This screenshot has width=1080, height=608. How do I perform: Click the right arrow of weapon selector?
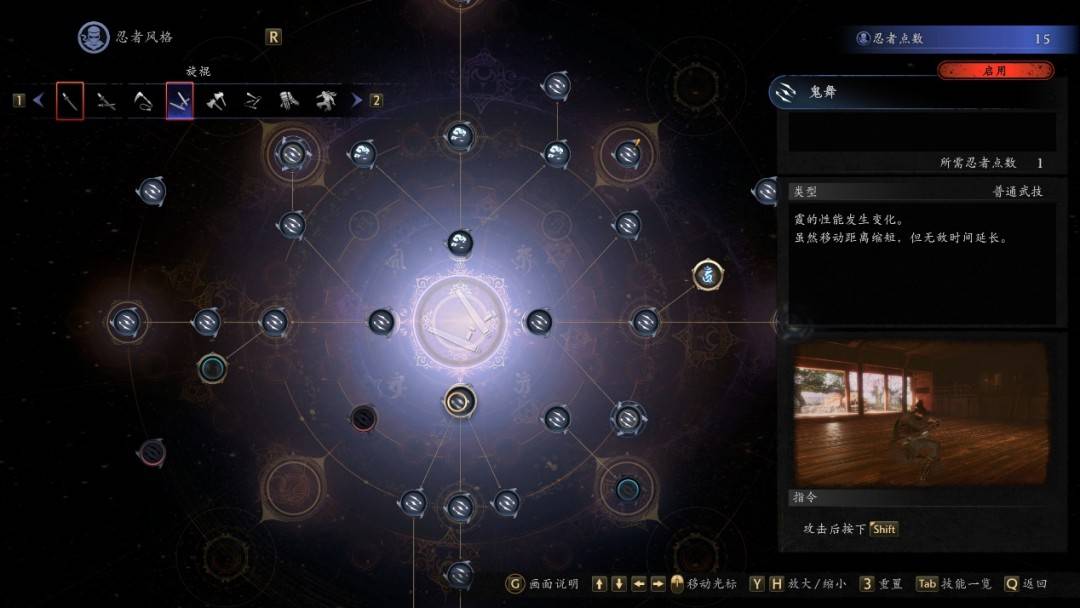coord(357,100)
